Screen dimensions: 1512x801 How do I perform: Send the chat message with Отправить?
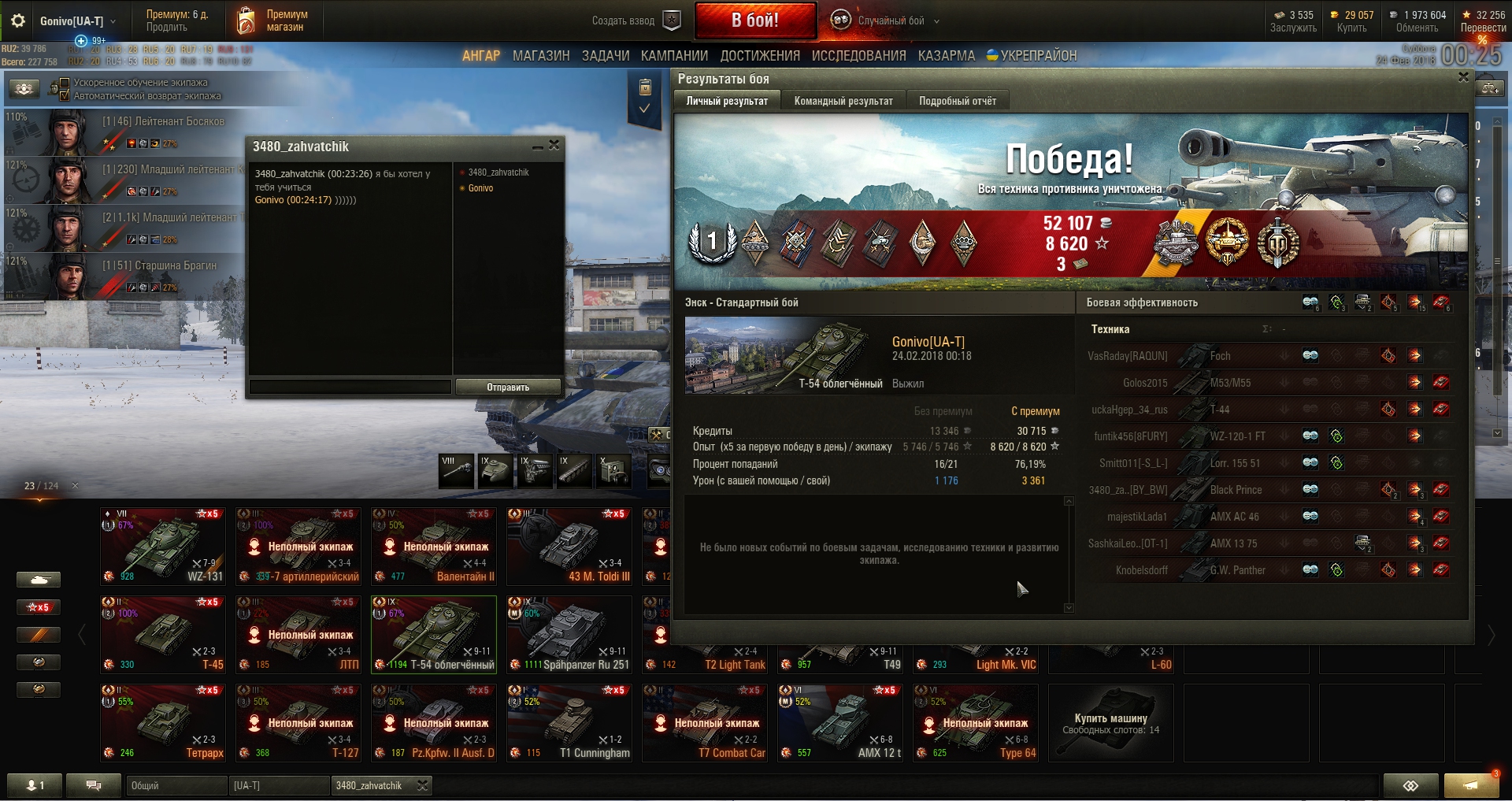pyautogui.click(x=508, y=387)
